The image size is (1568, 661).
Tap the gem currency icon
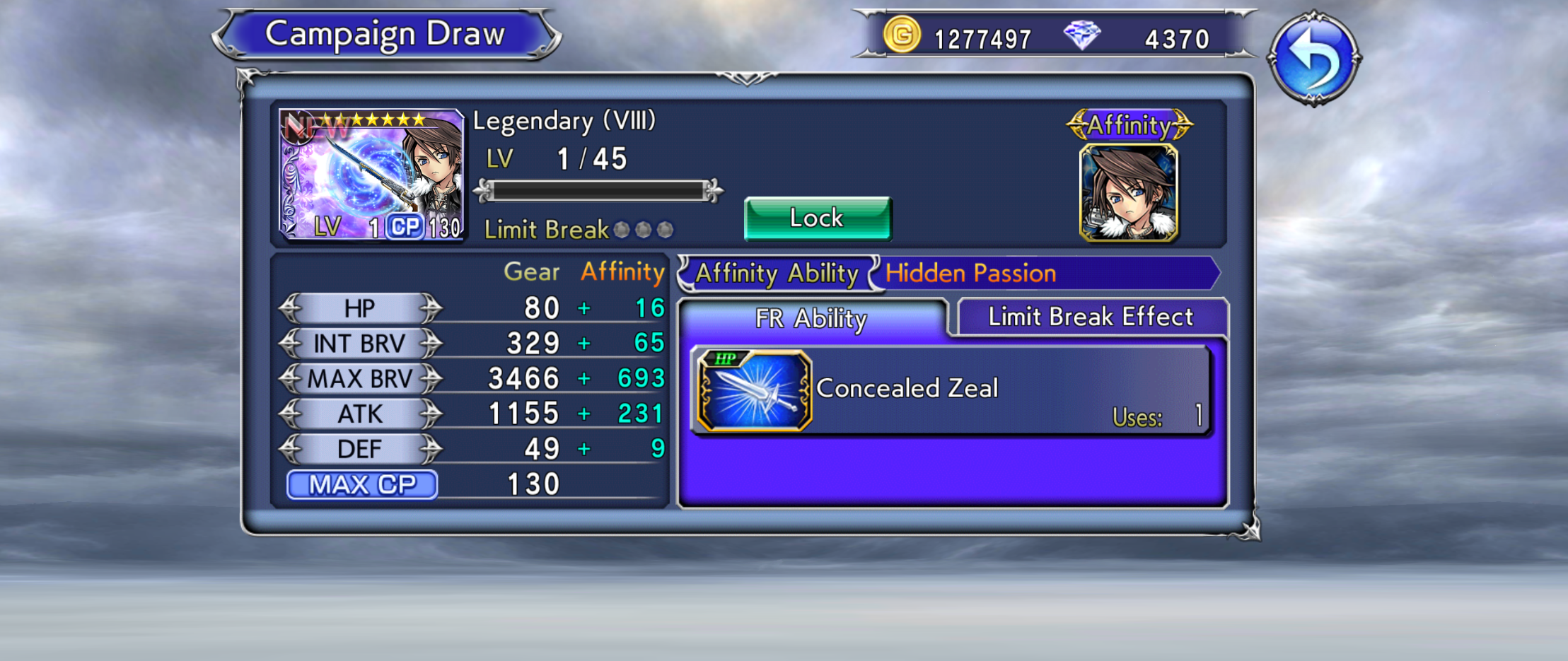1081,35
